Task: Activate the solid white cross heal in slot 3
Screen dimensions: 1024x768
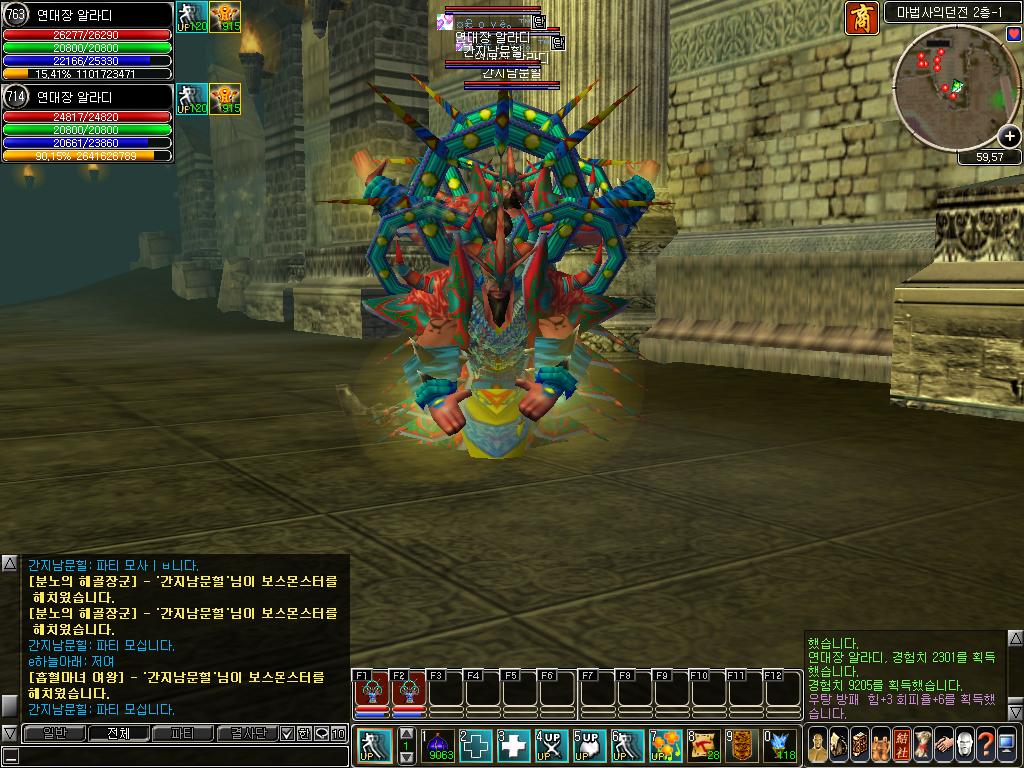Action: pos(514,745)
